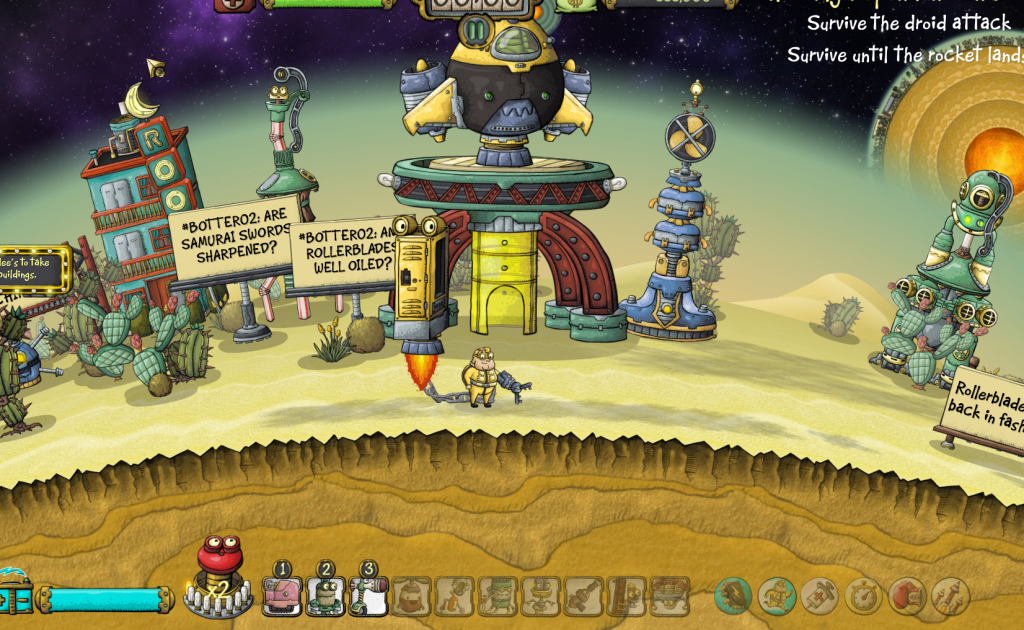Select the wheeled cannon building in slot 3
Viewport: 1024px width, 630px height.
pos(368,596)
